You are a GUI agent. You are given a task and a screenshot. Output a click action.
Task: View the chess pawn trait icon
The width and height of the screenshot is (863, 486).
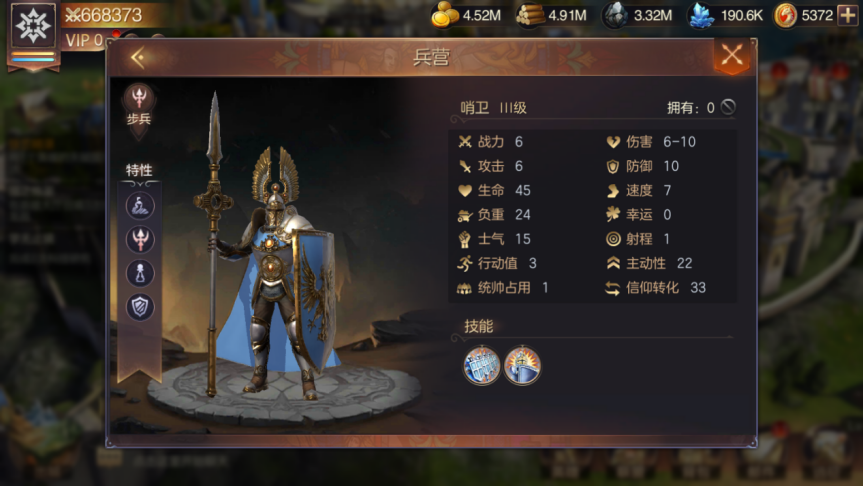tap(139, 273)
